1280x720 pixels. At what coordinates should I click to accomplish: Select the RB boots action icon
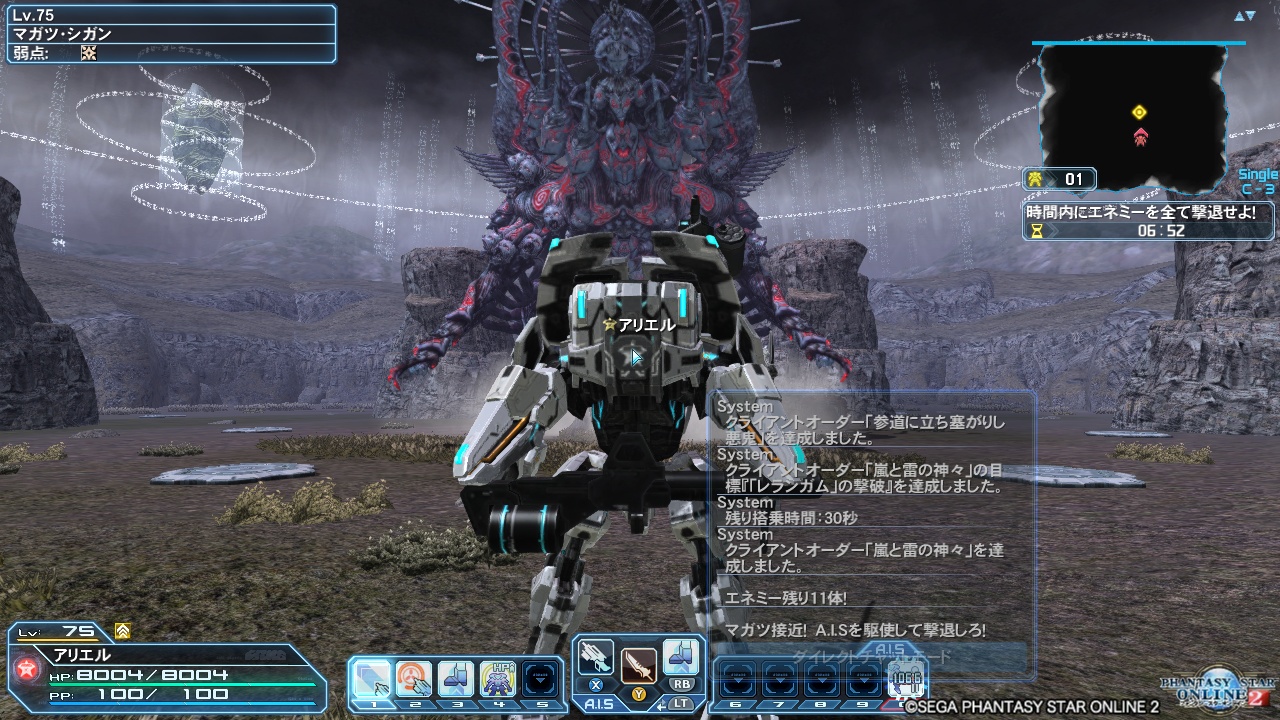[681, 658]
